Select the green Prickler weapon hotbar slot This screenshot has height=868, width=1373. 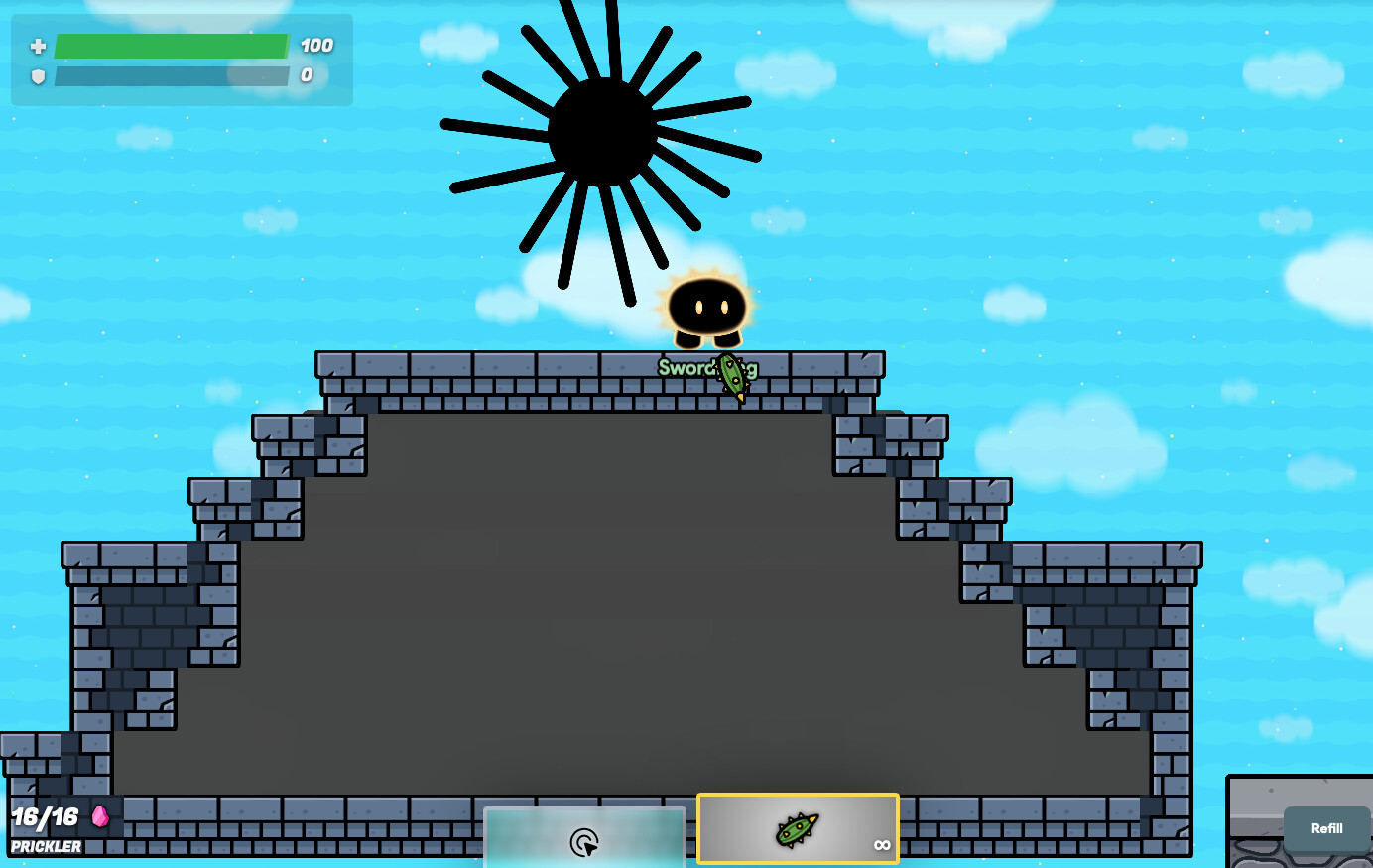point(798,829)
